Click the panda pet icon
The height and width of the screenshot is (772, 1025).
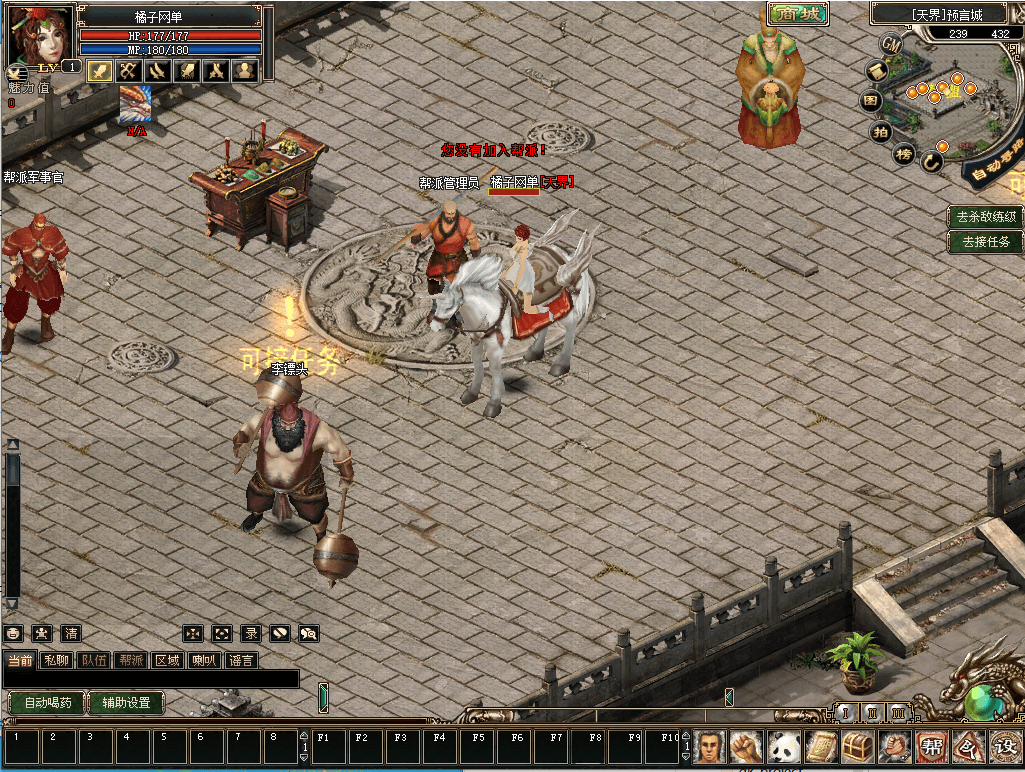pyautogui.click(x=783, y=746)
